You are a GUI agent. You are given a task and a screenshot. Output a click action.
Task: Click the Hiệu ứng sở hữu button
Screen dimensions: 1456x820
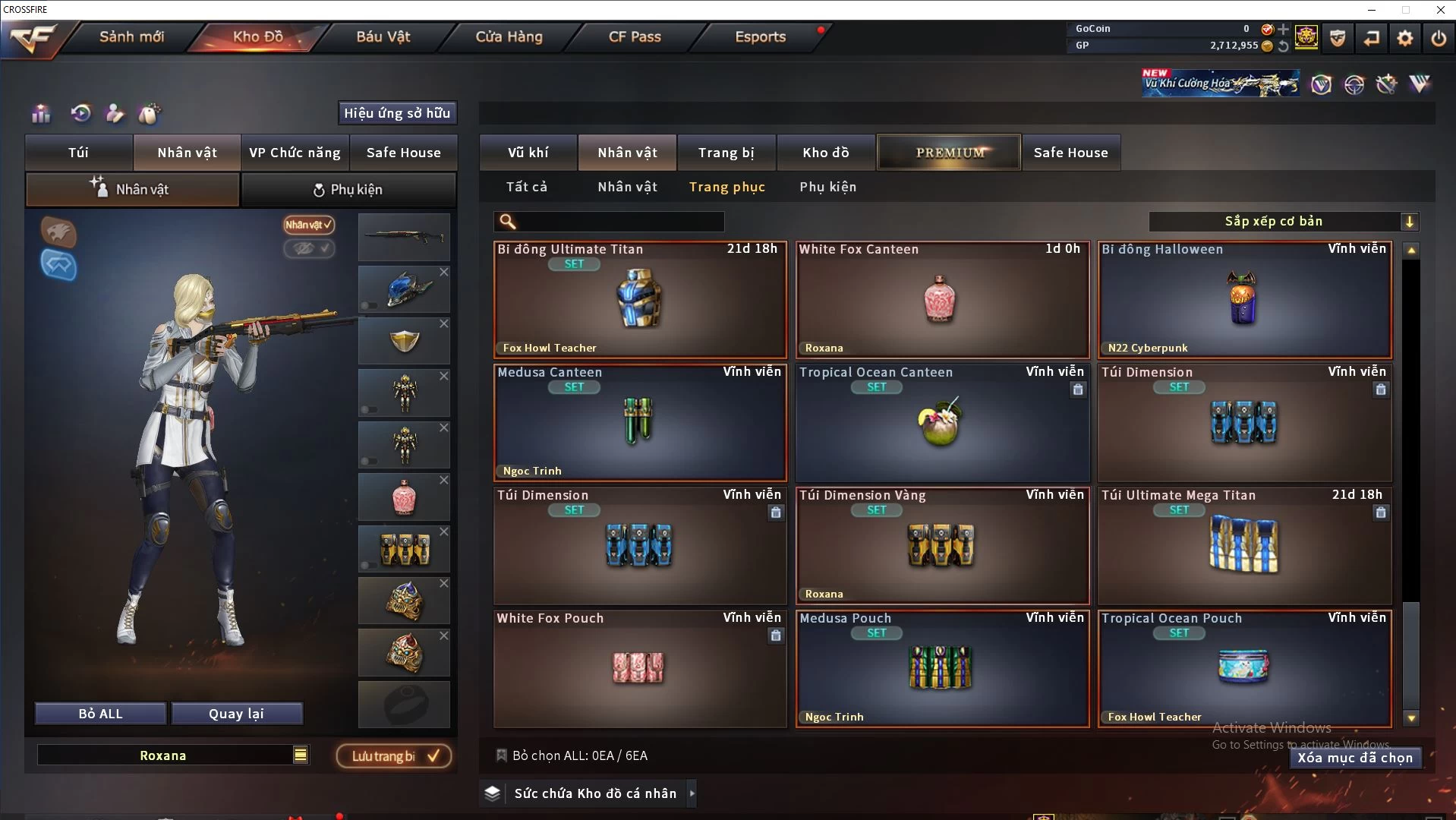point(397,113)
